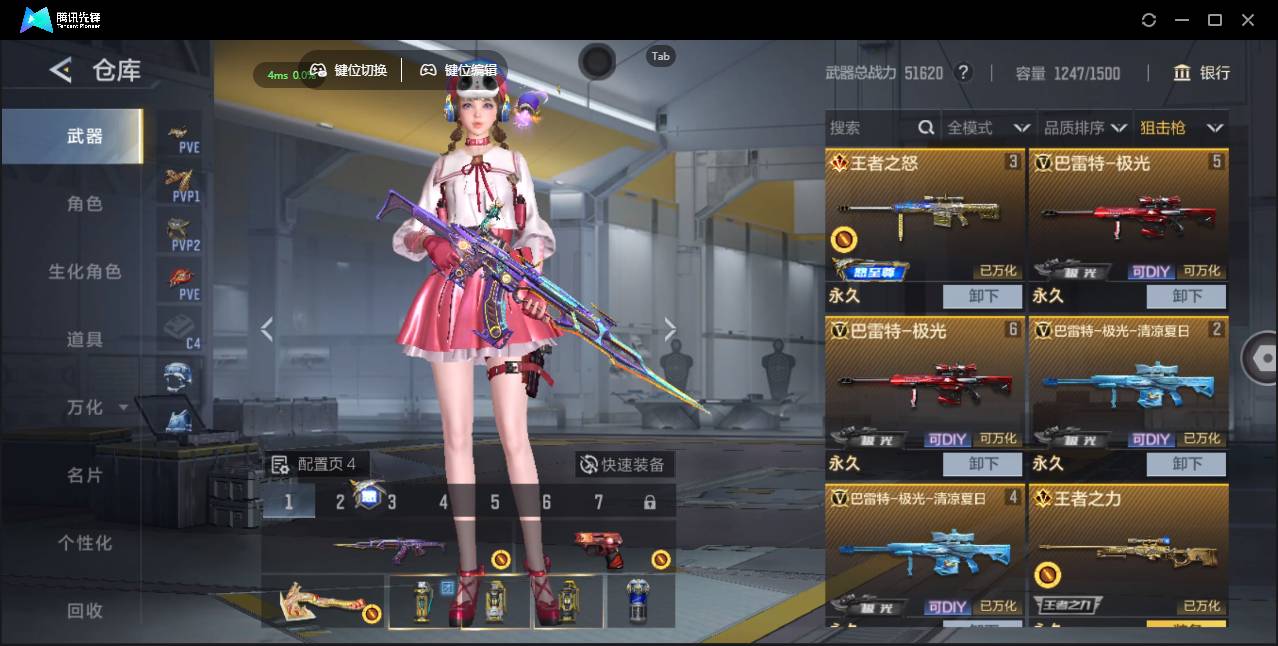Close the emulator window
1278x646 pixels.
coord(1248,20)
